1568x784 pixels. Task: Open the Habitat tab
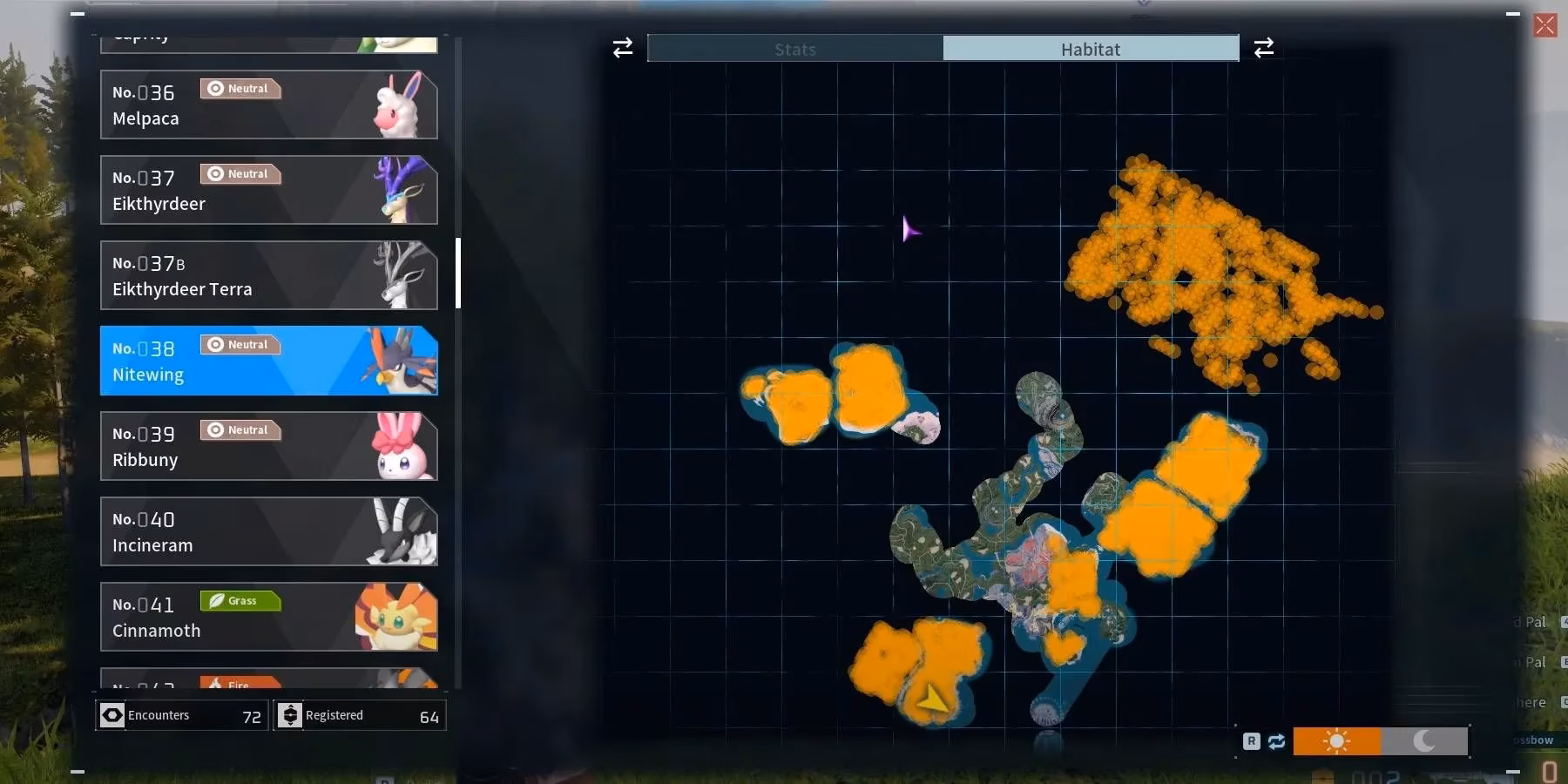pyautogui.click(x=1091, y=49)
